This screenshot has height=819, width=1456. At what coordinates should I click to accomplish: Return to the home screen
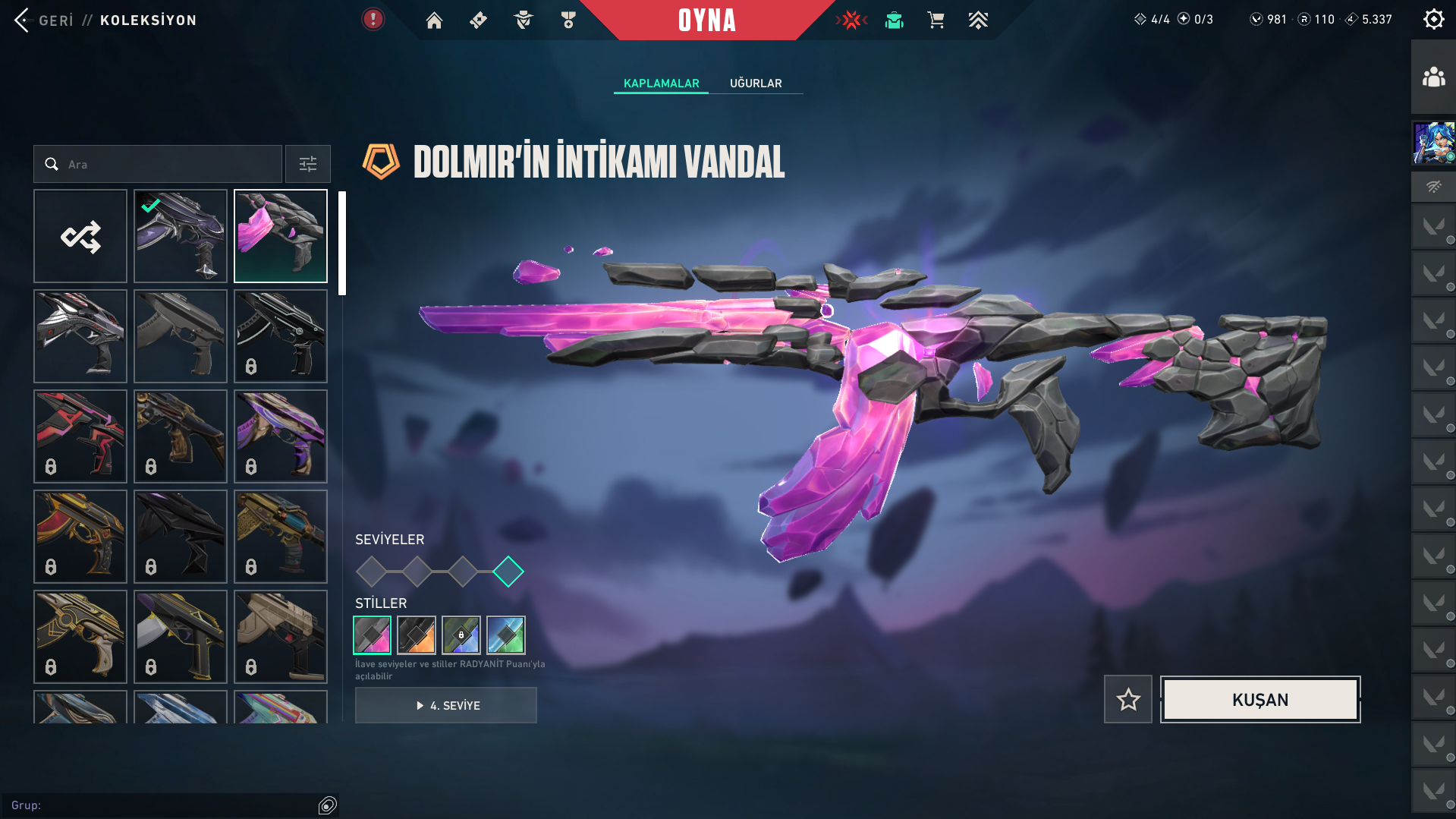434,20
